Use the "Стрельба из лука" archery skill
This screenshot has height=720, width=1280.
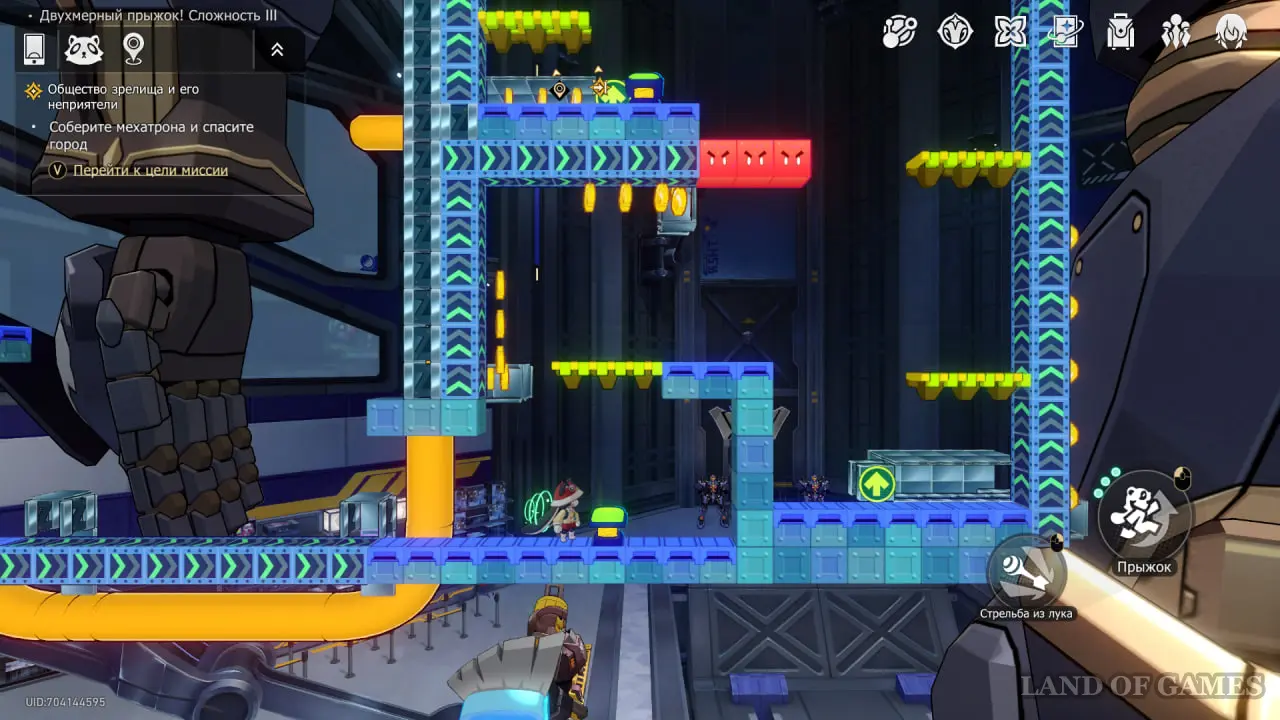(1026, 574)
